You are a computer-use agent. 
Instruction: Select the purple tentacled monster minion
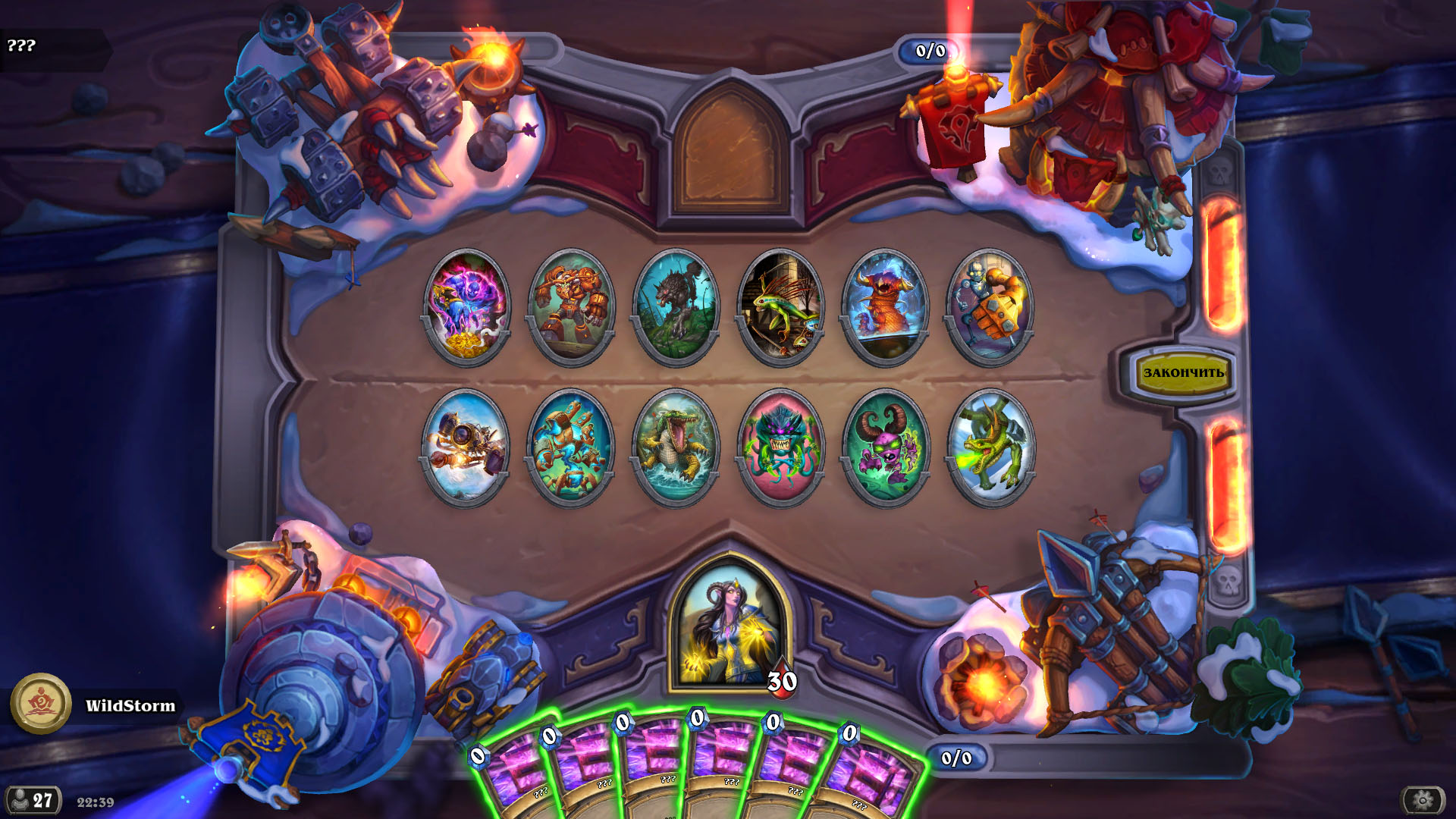[x=780, y=447]
